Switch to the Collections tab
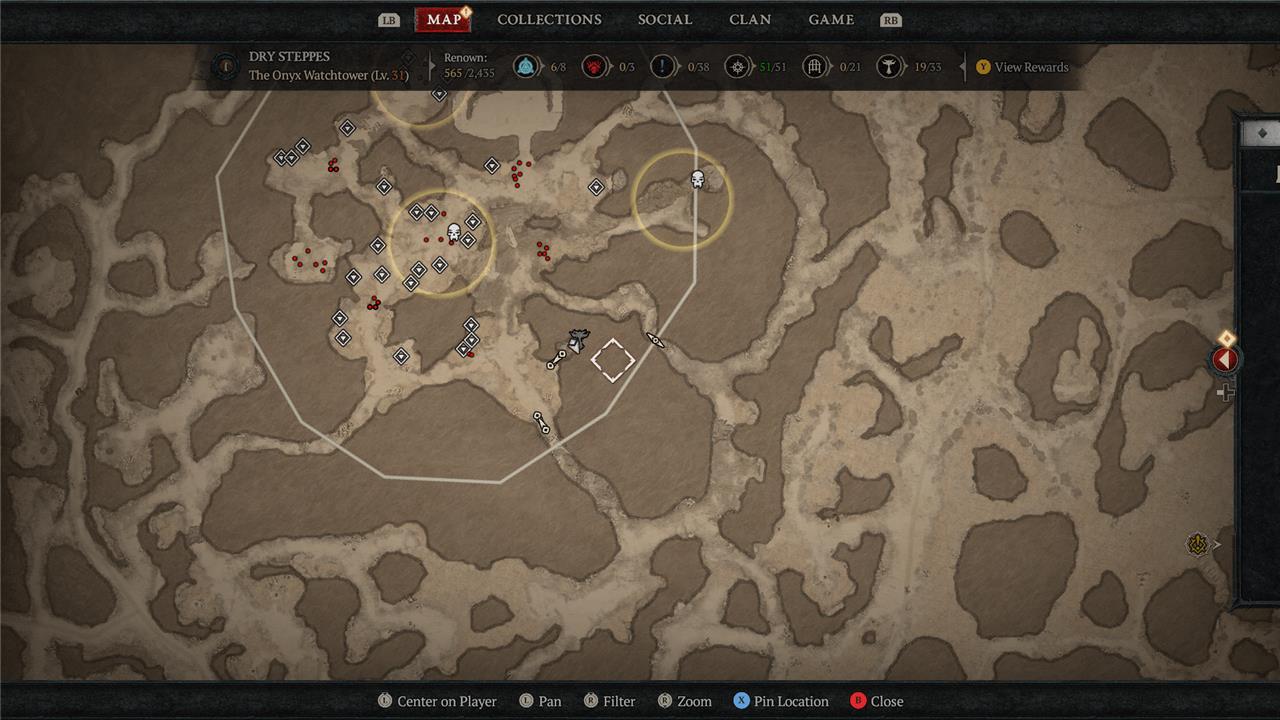1280x720 pixels. (x=549, y=19)
